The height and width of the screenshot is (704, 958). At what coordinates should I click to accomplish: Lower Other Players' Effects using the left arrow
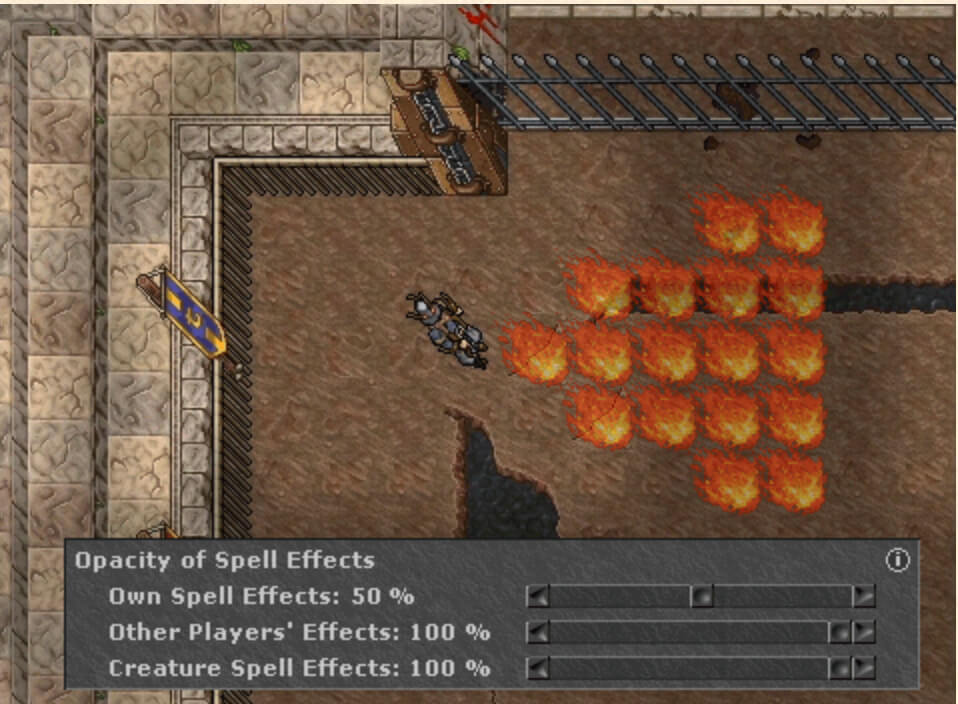tap(538, 632)
